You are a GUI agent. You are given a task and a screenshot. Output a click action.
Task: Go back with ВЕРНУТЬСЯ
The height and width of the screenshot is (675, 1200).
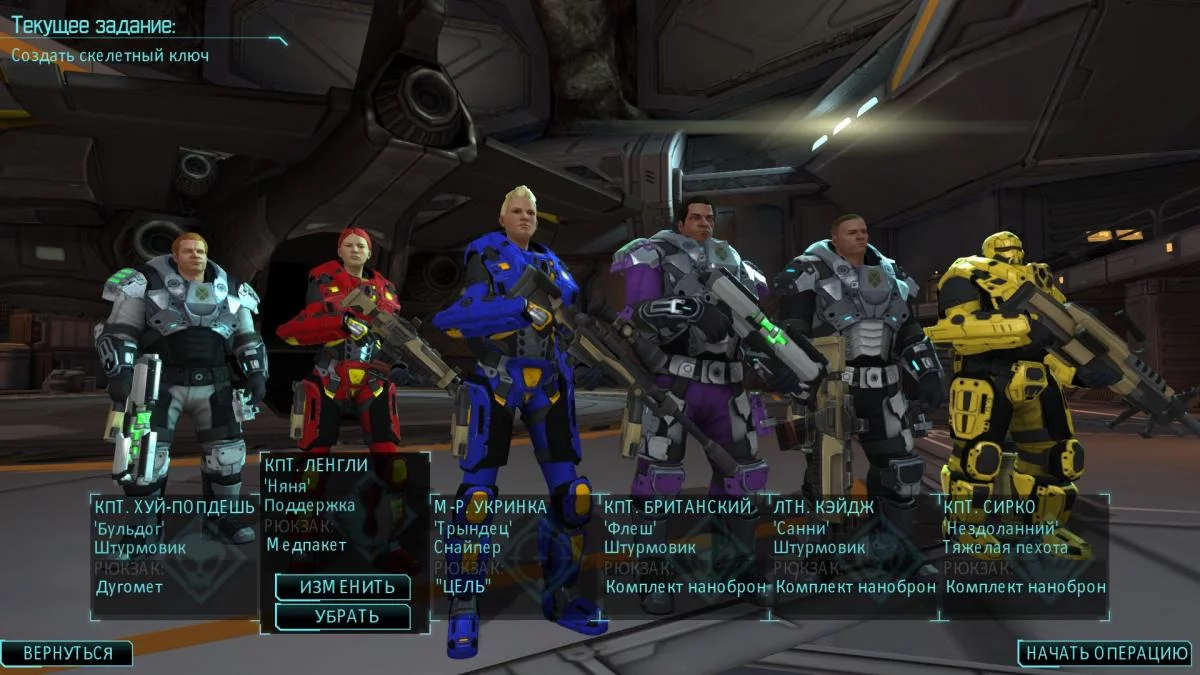point(67,653)
